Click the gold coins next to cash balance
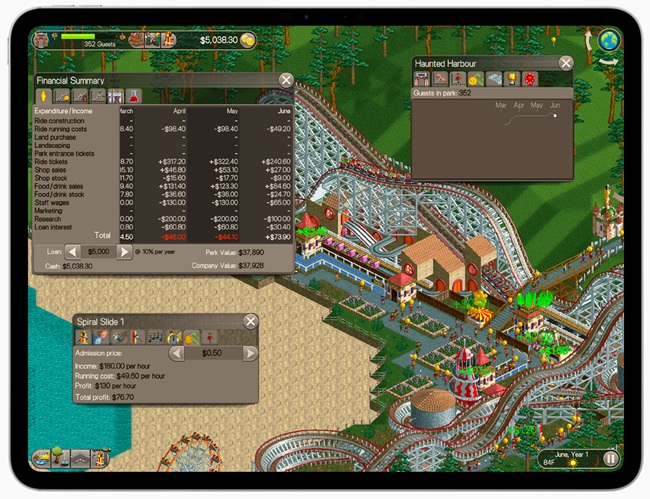650x499 pixels. pos(246,39)
